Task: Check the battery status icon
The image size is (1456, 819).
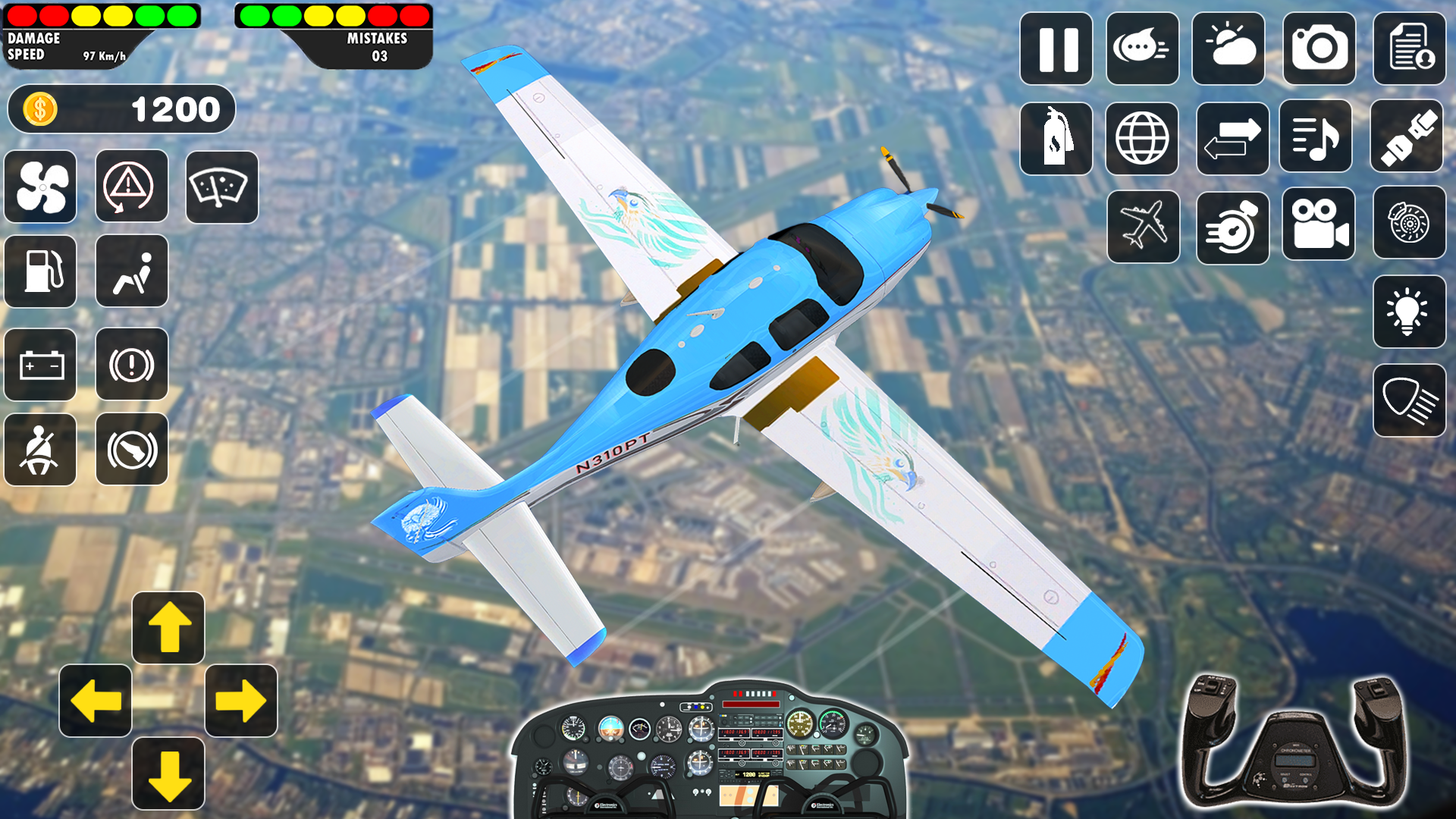Action: pyautogui.click(x=39, y=365)
